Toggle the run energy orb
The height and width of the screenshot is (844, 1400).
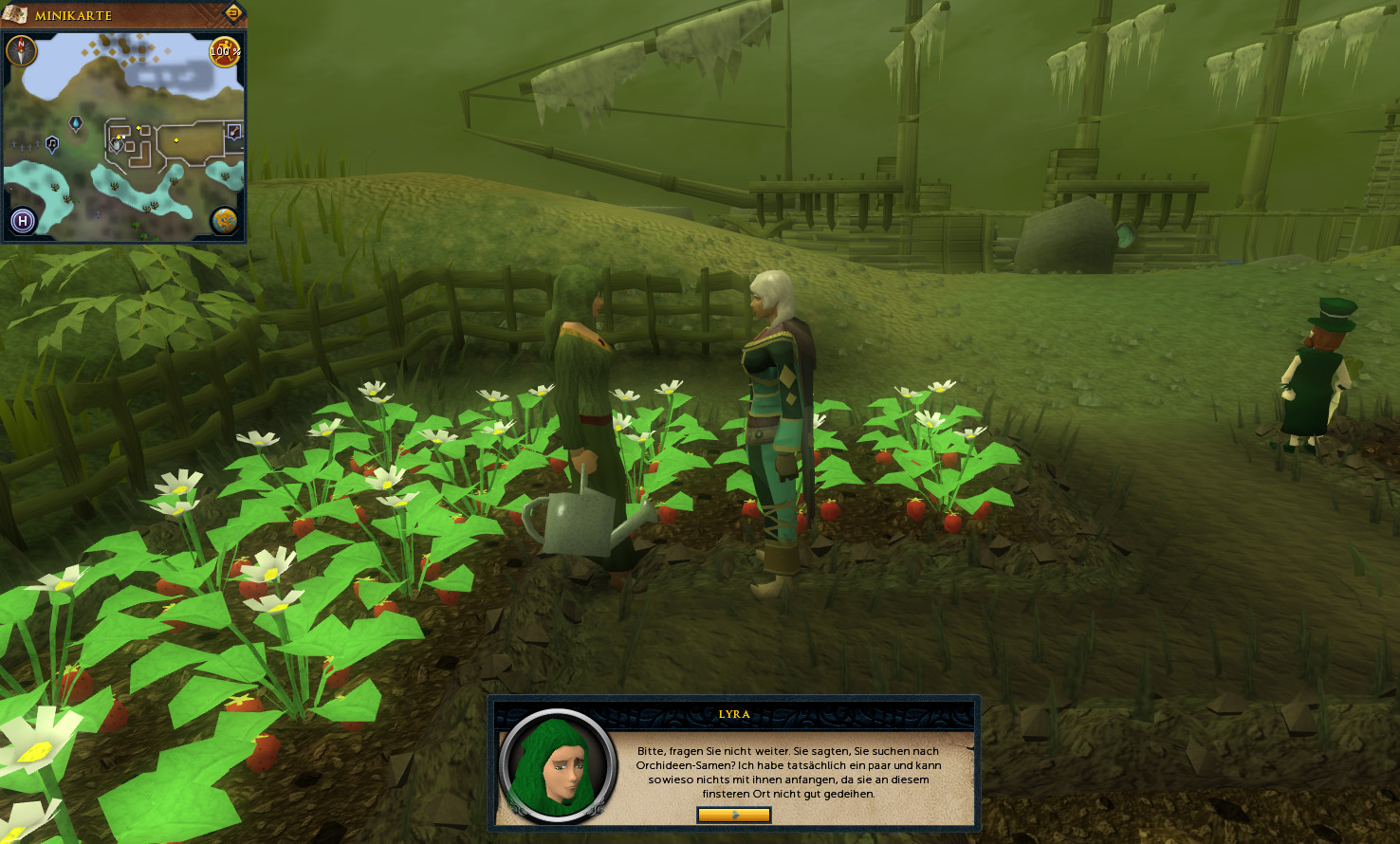pos(225,51)
